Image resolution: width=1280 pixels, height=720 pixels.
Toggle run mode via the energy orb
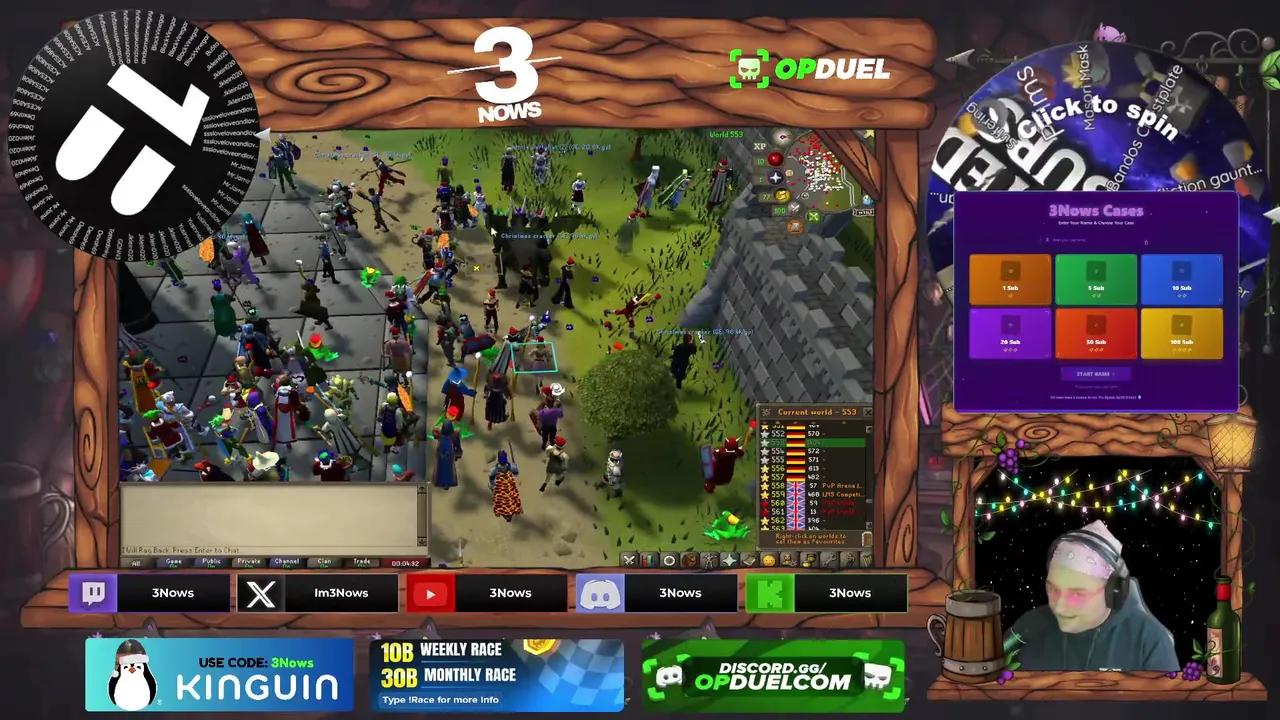click(x=782, y=195)
